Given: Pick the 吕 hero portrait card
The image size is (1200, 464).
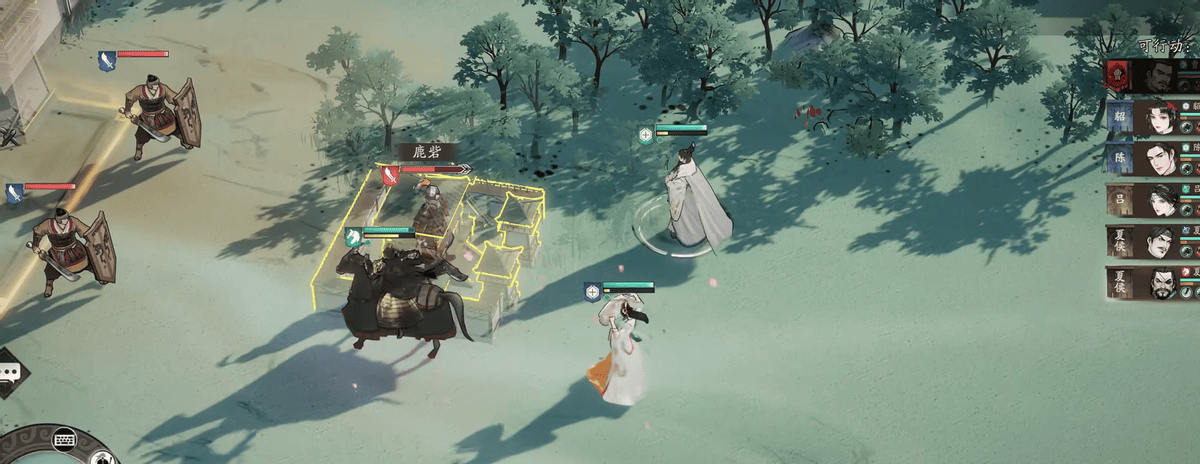Looking at the screenshot, I should tap(1150, 200).
